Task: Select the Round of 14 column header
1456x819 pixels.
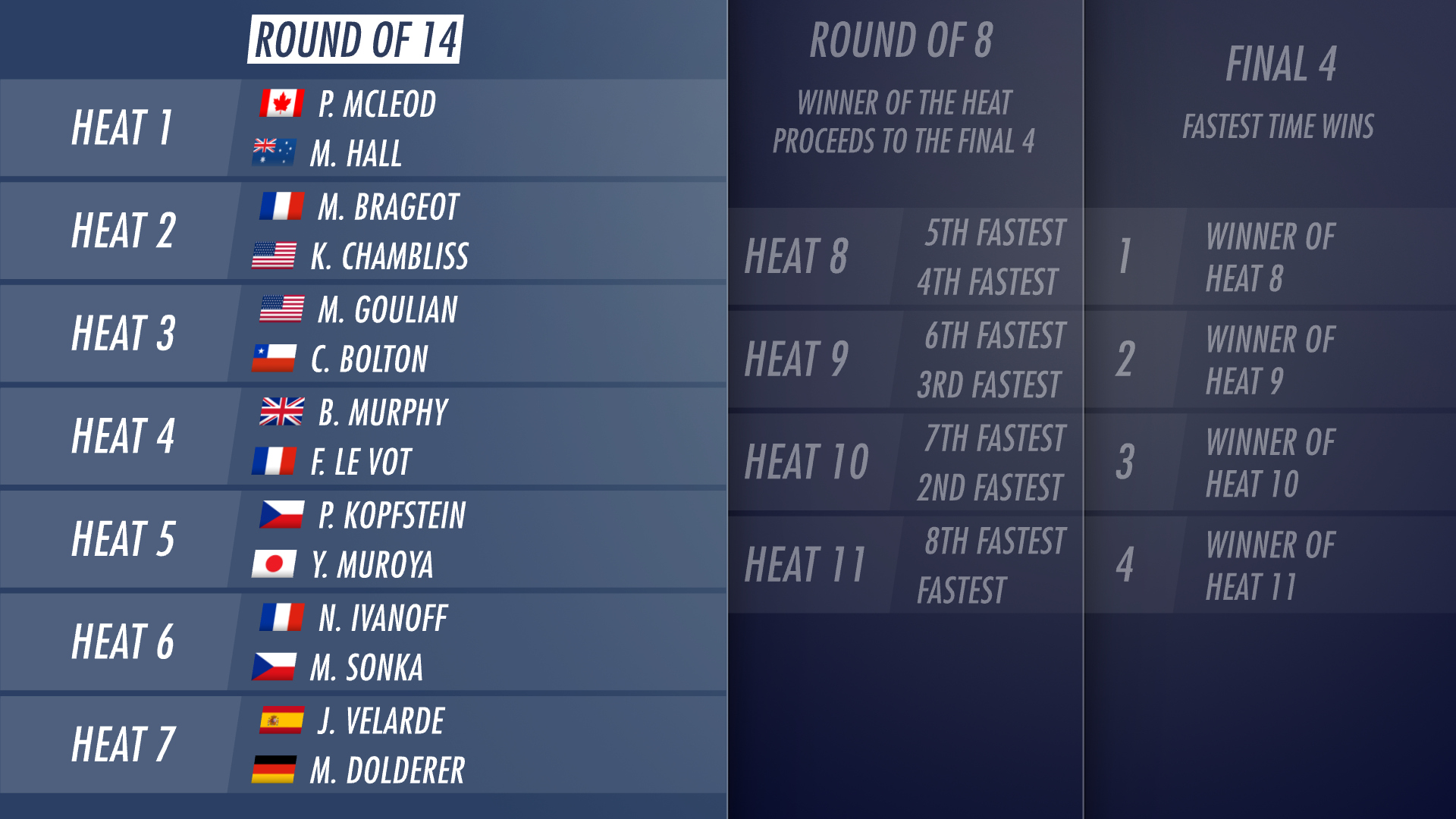Action: [355, 39]
